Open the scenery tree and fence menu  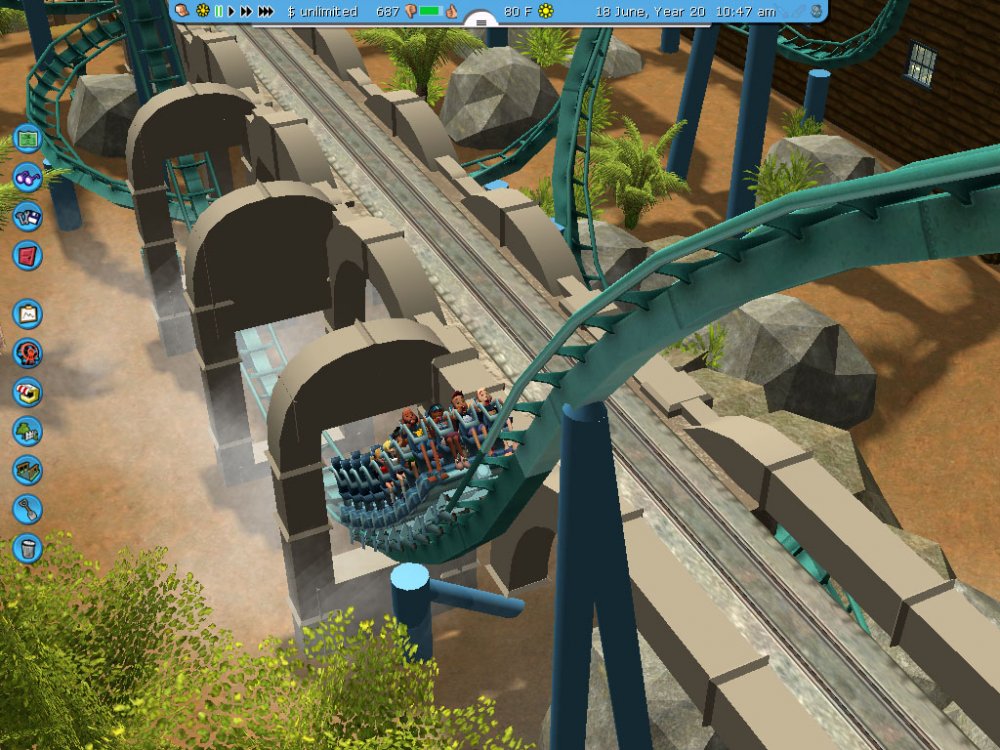(x=27, y=431)
